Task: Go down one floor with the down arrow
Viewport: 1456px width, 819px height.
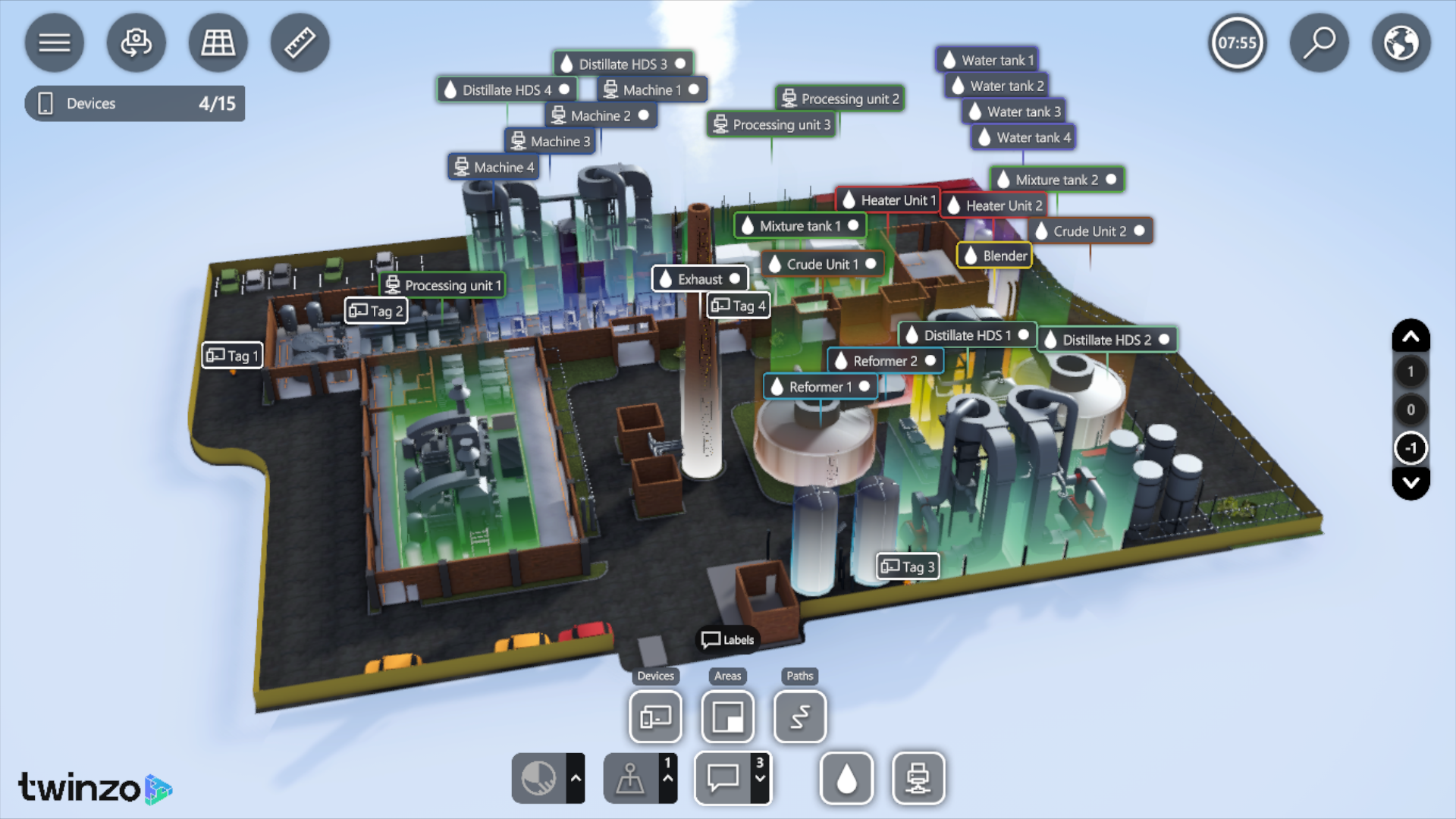Action: click(1410, 483)
